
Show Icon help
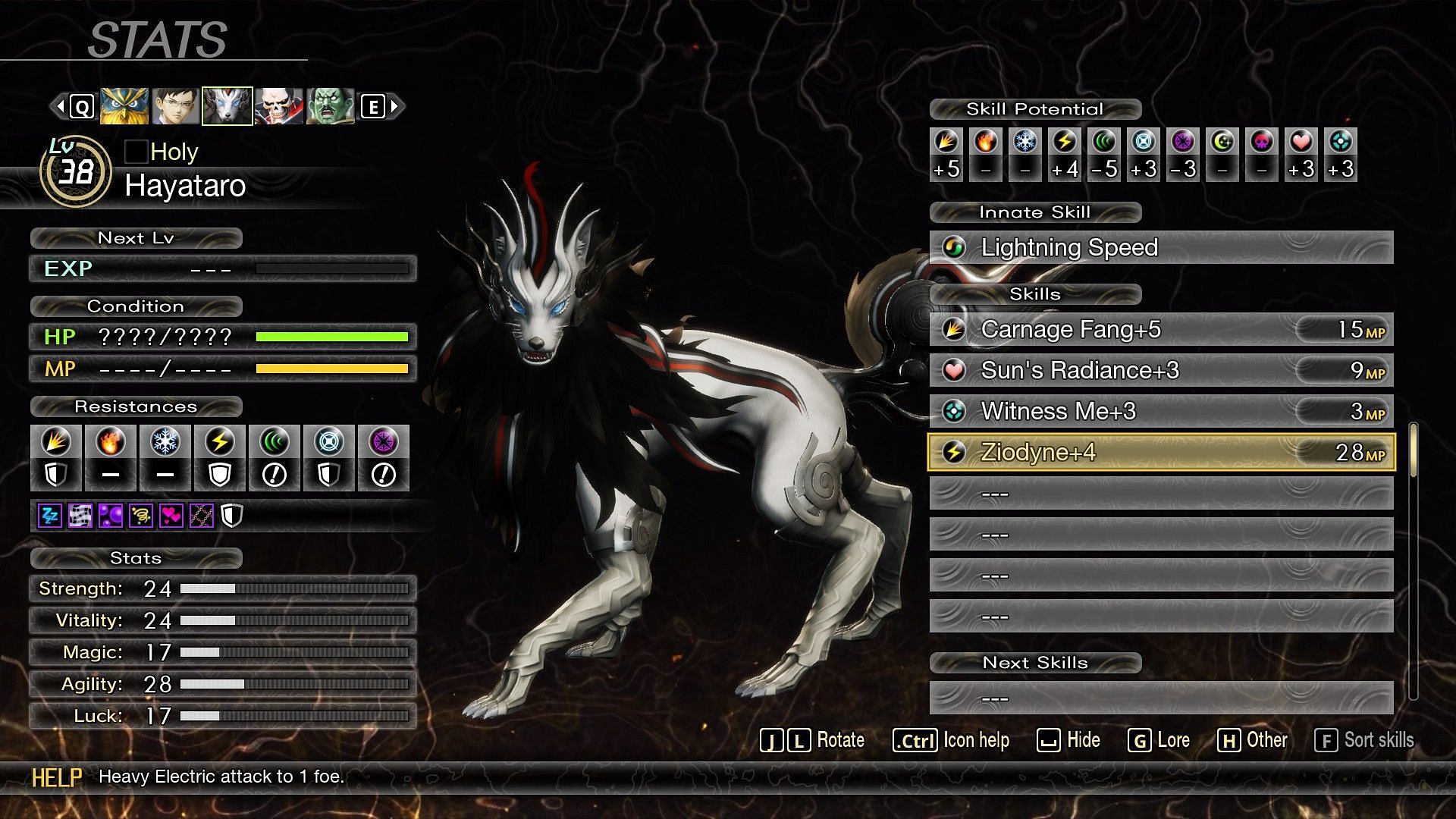coord(951,740)
